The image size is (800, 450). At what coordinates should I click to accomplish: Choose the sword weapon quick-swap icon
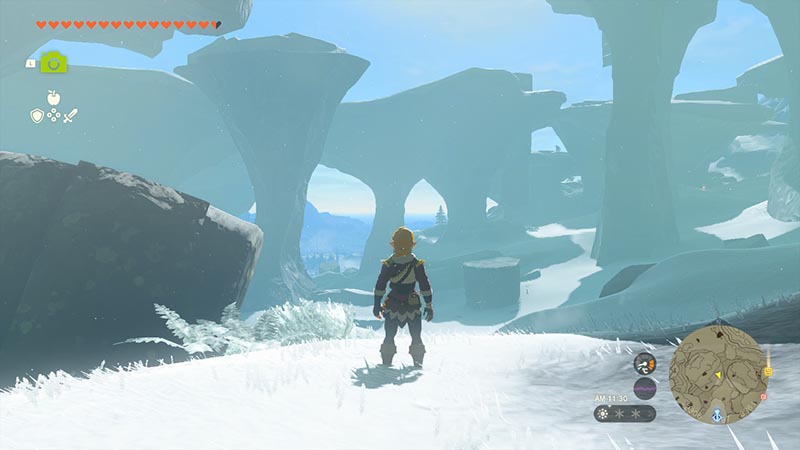[x=71, y=116]
